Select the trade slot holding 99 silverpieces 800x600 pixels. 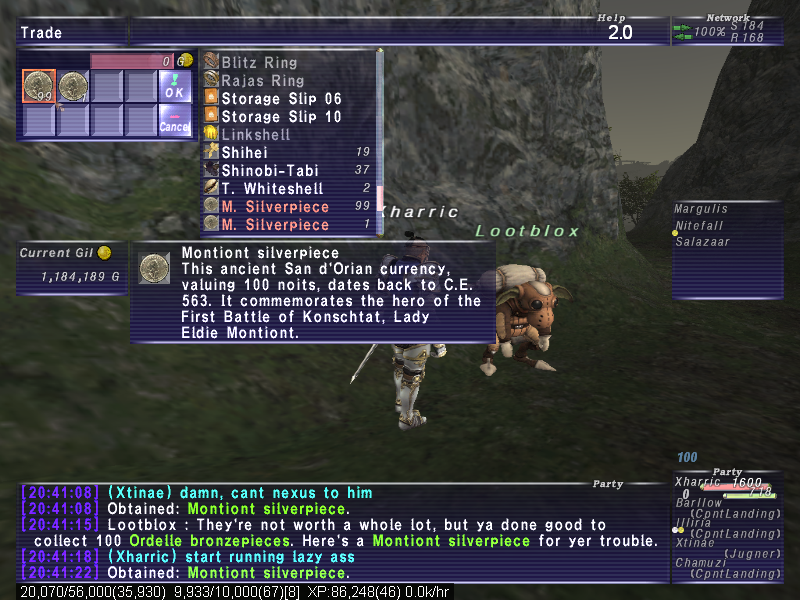coord(39,87)
